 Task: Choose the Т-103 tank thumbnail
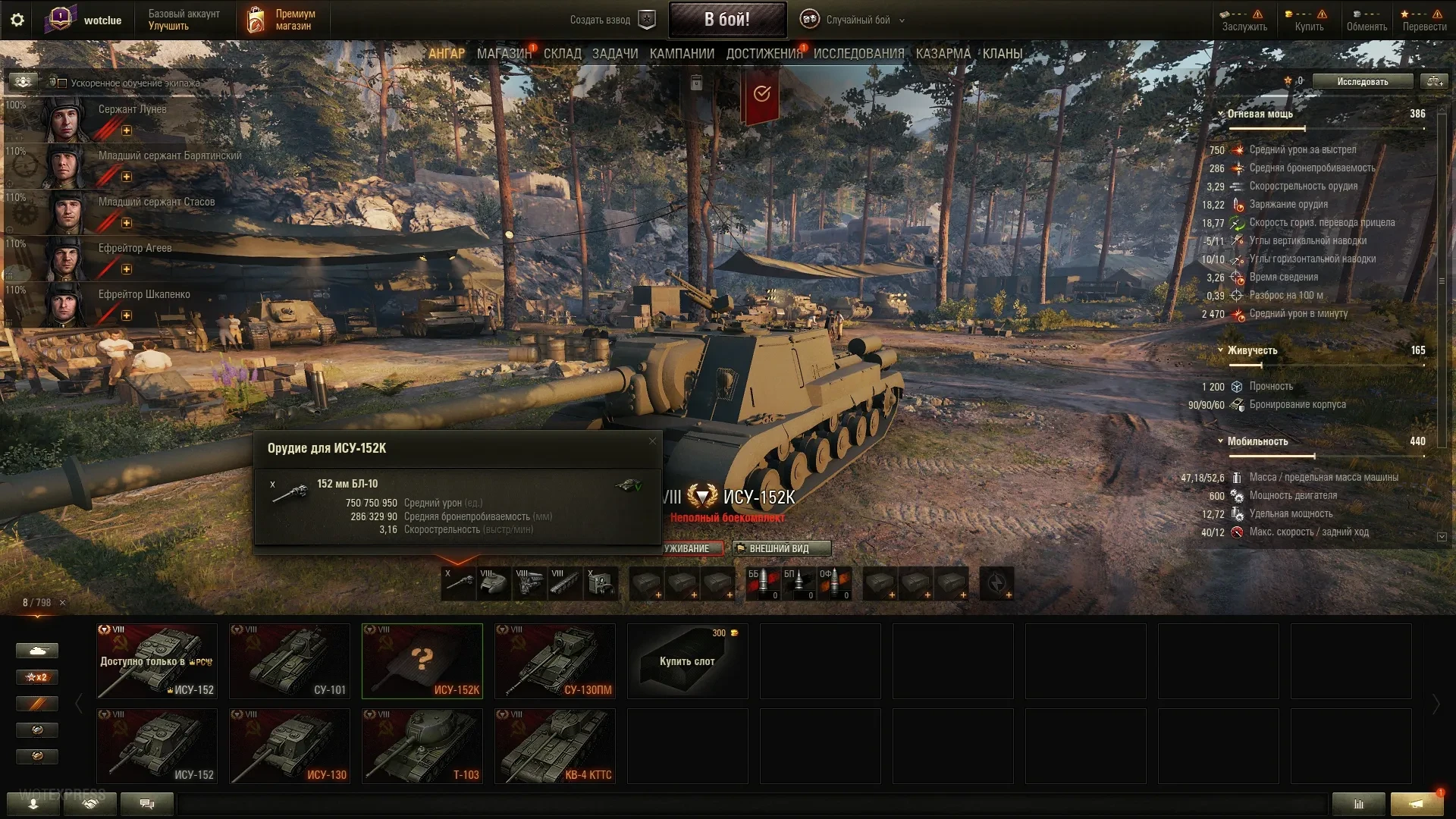(422, 745)
